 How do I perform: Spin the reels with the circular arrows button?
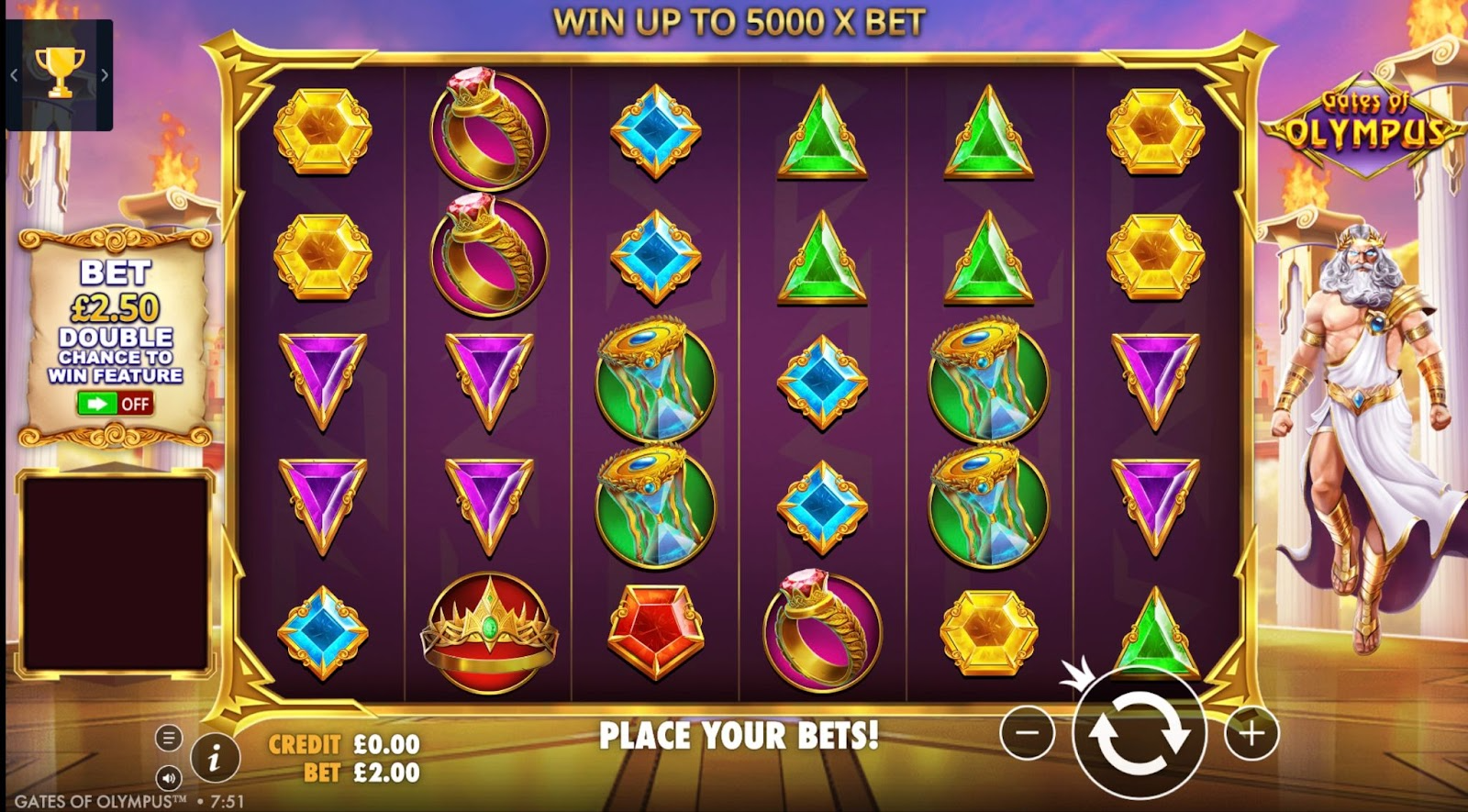pyautogui.click(x=1139, y=734)
